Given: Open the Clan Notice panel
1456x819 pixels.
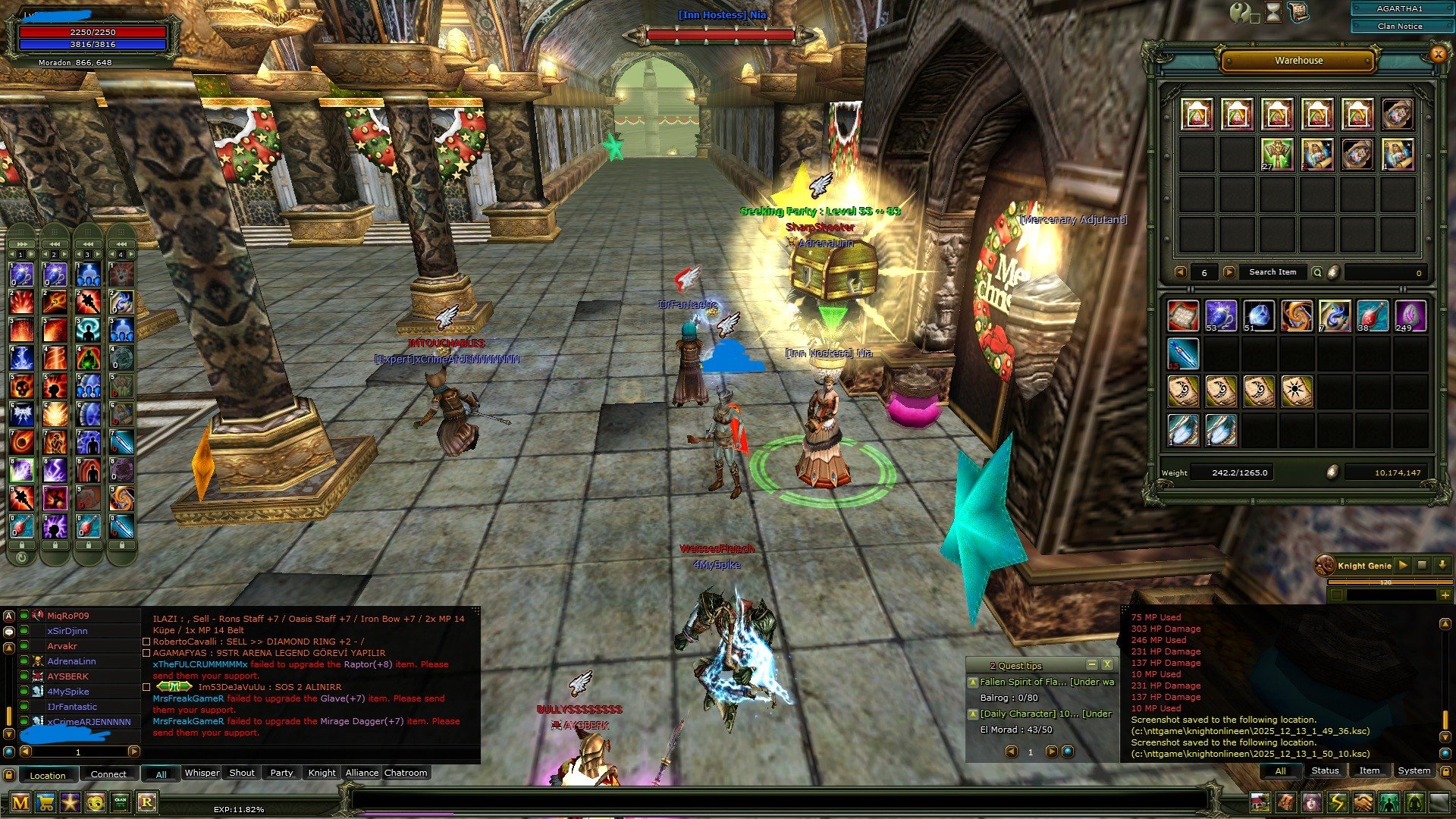Looking at the screenshot, I should 1401,26.
